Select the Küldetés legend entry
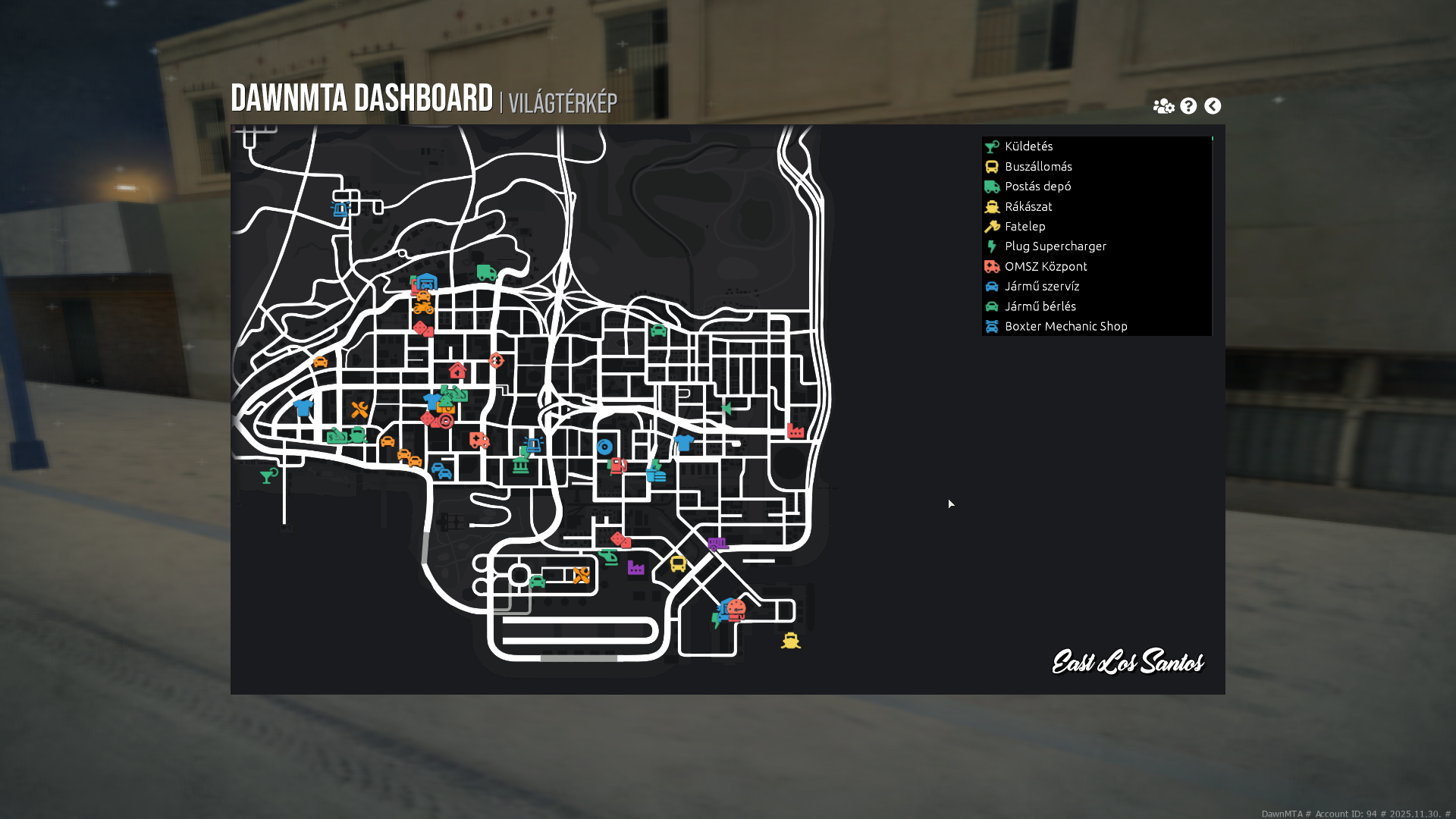 click(1028, 146)
